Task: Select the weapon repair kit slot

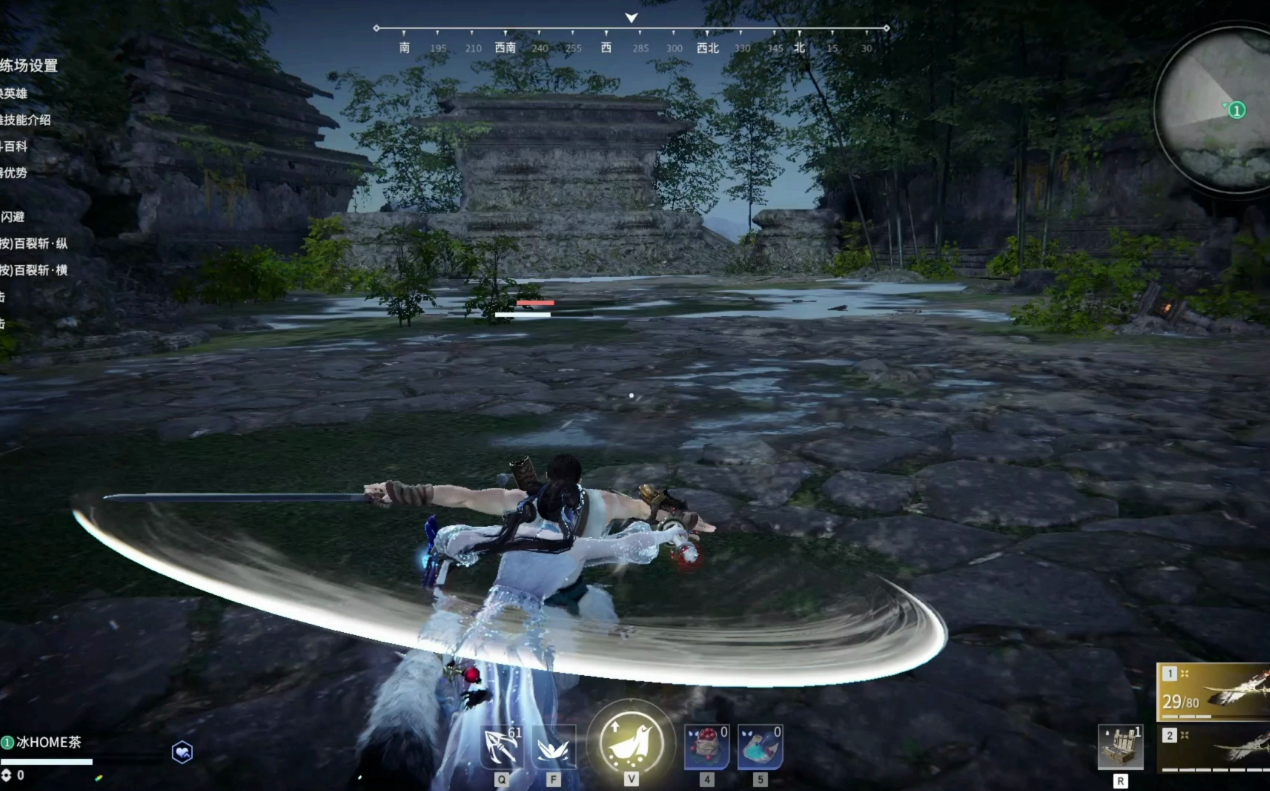Action: point(1120,746)
